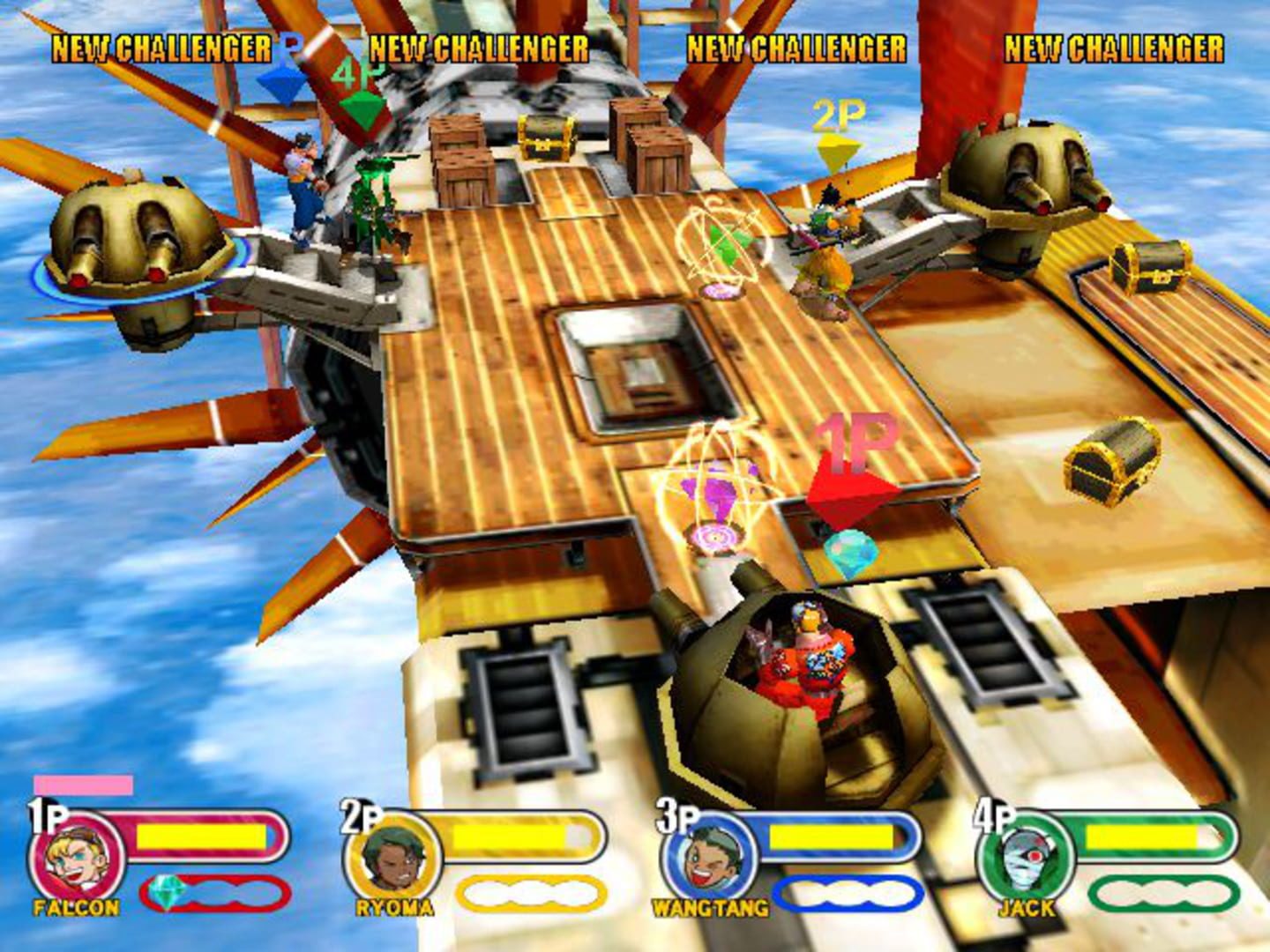Click the red 1P player marker
1270x952 pixels.
(850, 487)
